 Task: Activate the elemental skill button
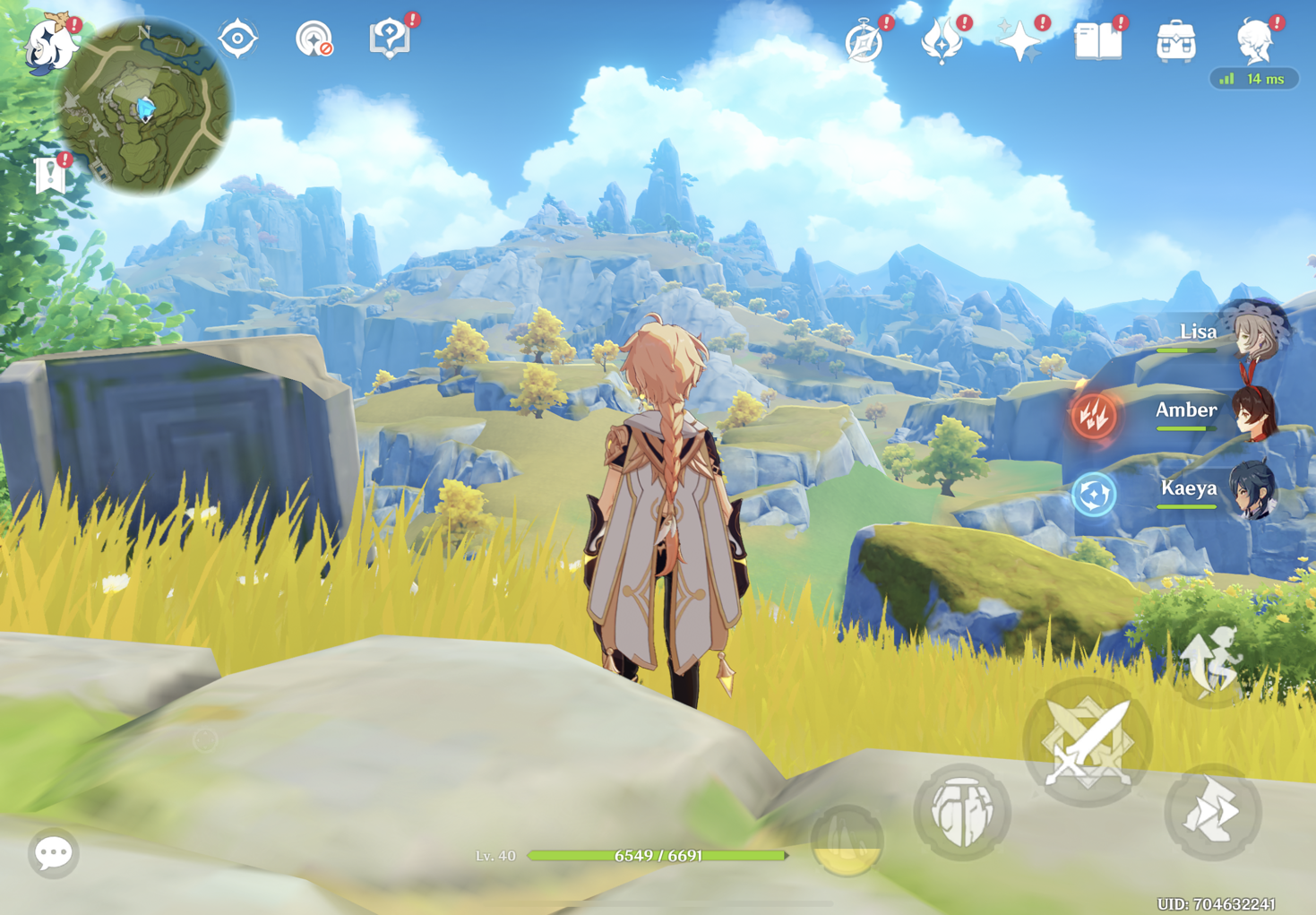pos(961,812)
